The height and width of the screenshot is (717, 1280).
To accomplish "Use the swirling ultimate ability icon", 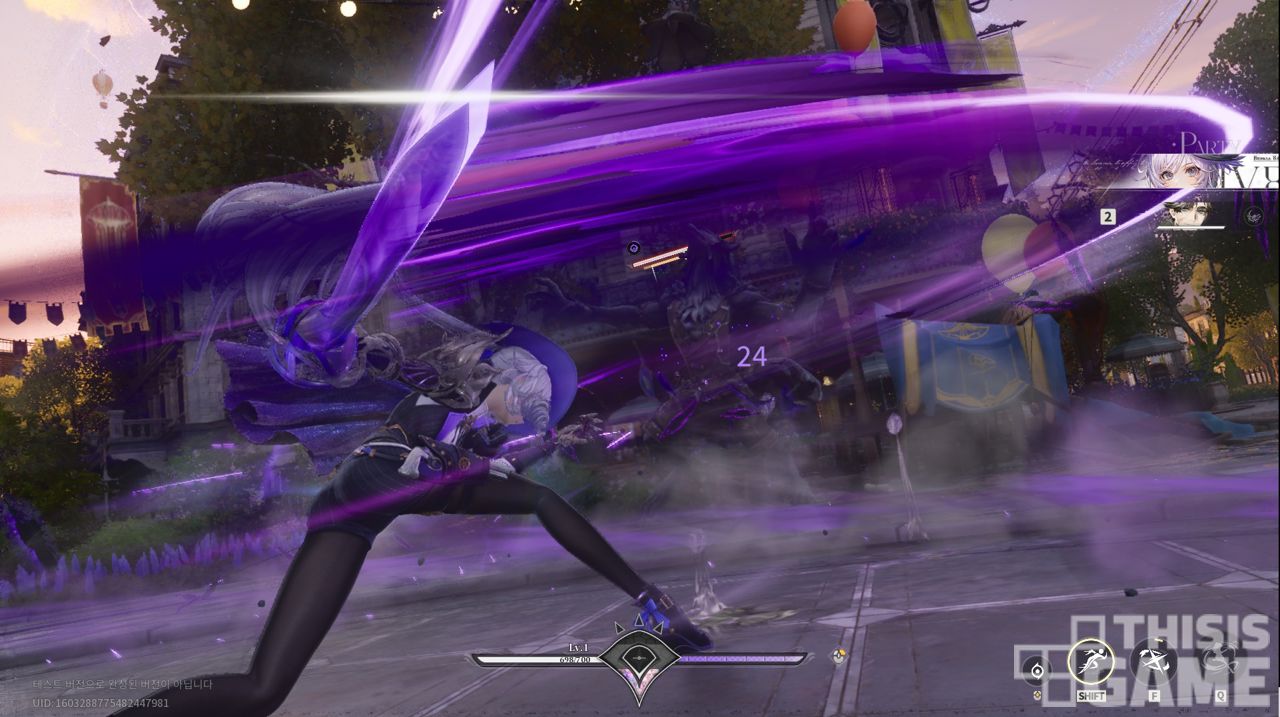I will click(1219, 661).
